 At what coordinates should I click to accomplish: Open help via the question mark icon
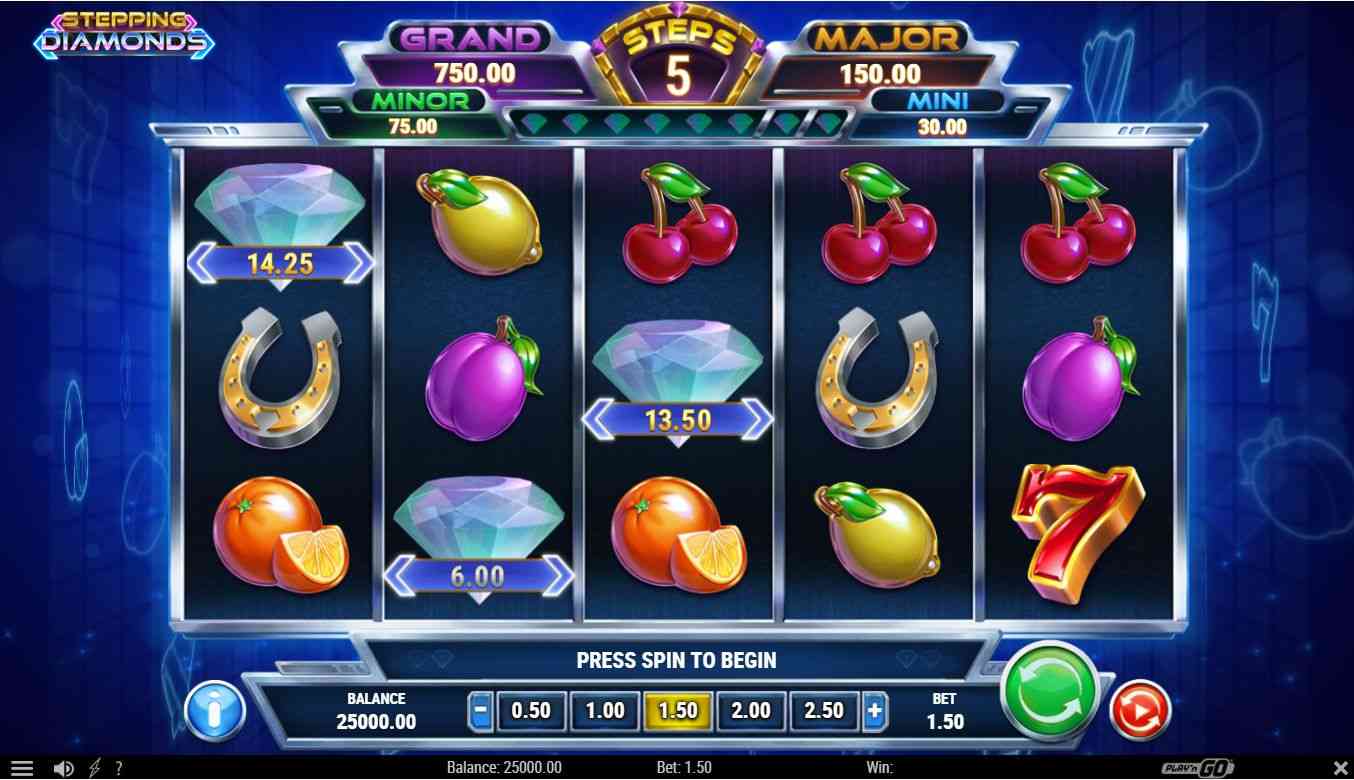[119, 768]
